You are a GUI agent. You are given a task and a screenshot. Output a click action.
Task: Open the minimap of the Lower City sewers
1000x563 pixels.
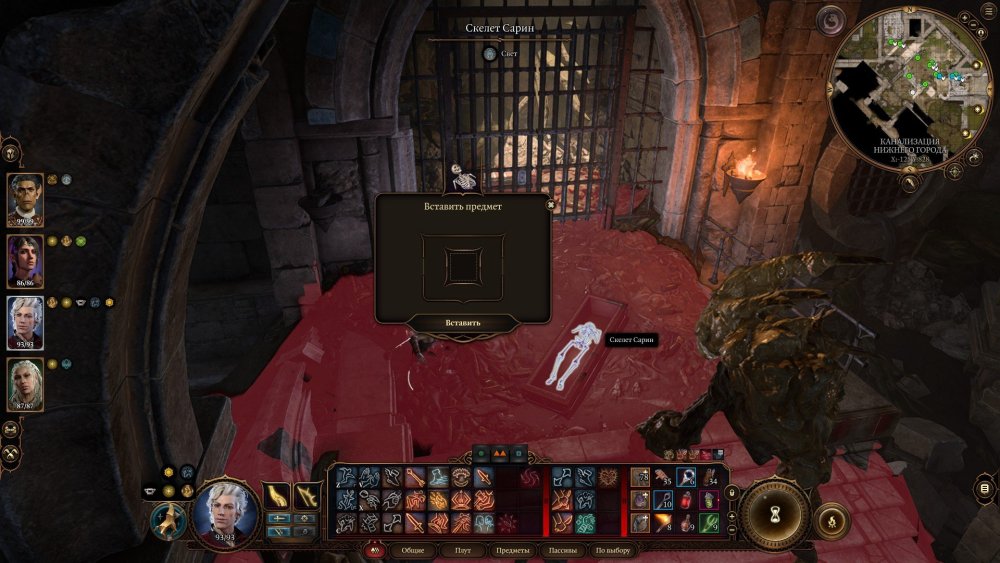pyautogui.click(x=905, y=83)
